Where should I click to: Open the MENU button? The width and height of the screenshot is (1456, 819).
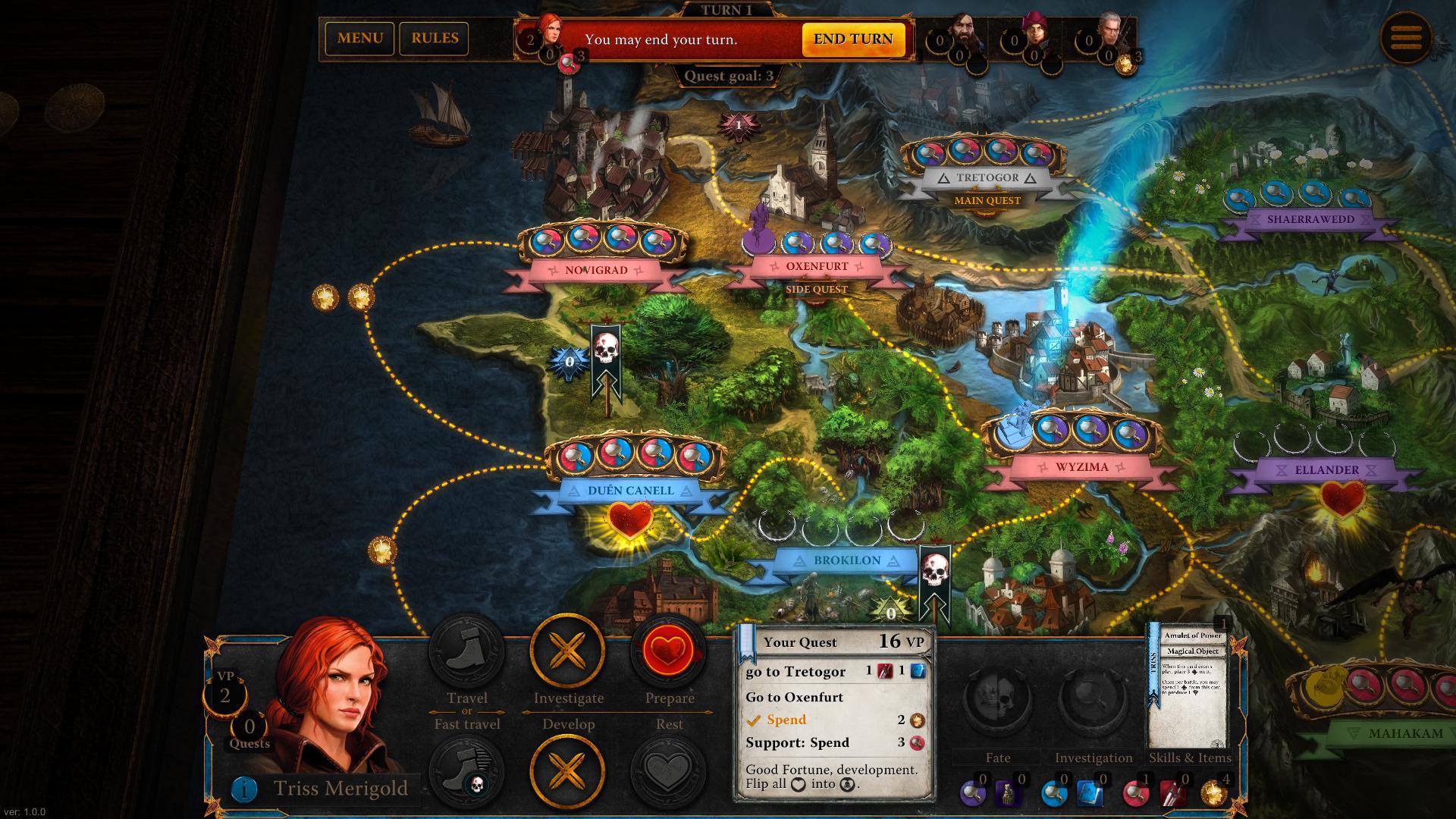tap(360, 38)
